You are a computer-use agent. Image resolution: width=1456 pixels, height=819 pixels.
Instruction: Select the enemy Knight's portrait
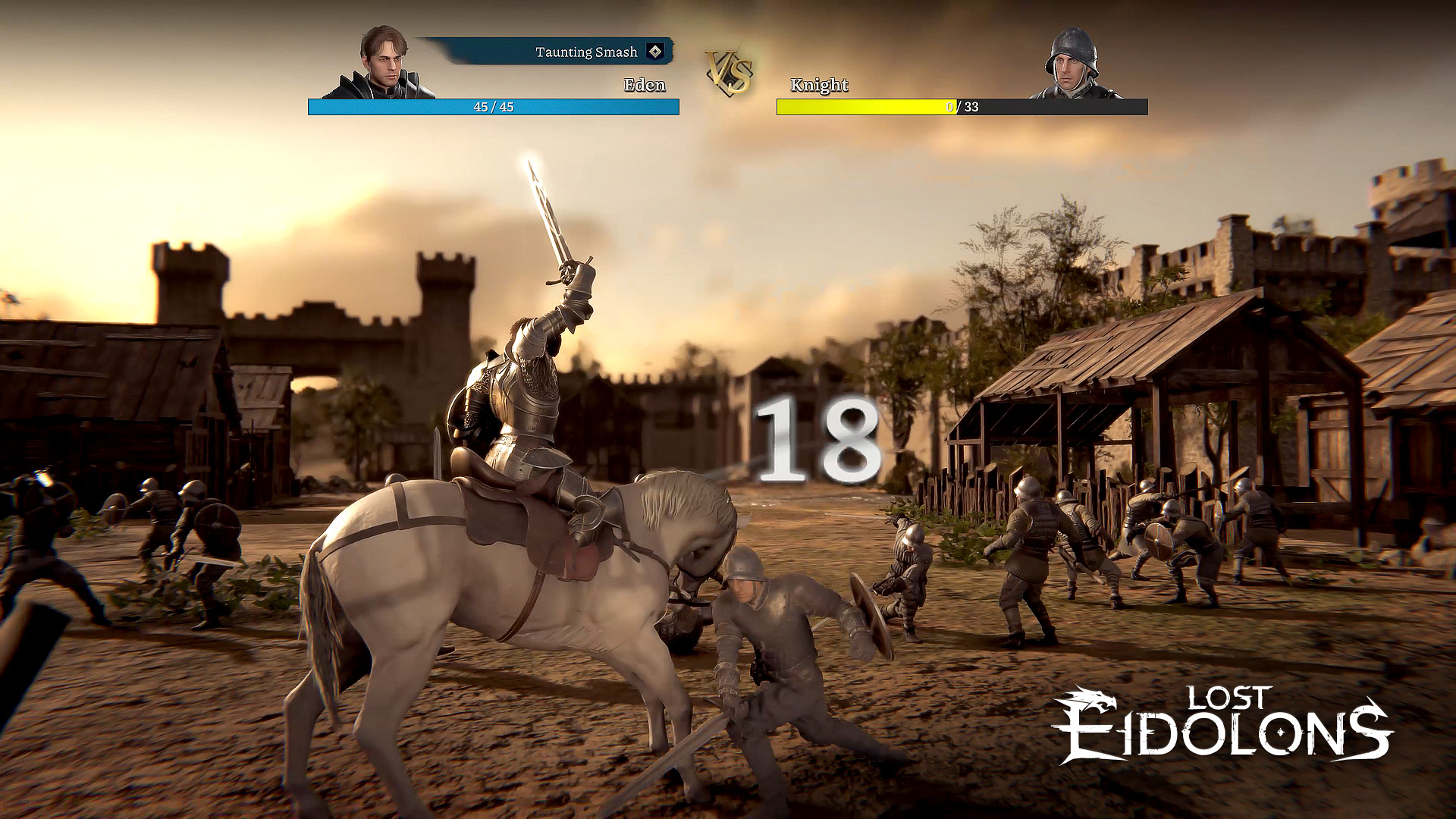(1072, 65)
